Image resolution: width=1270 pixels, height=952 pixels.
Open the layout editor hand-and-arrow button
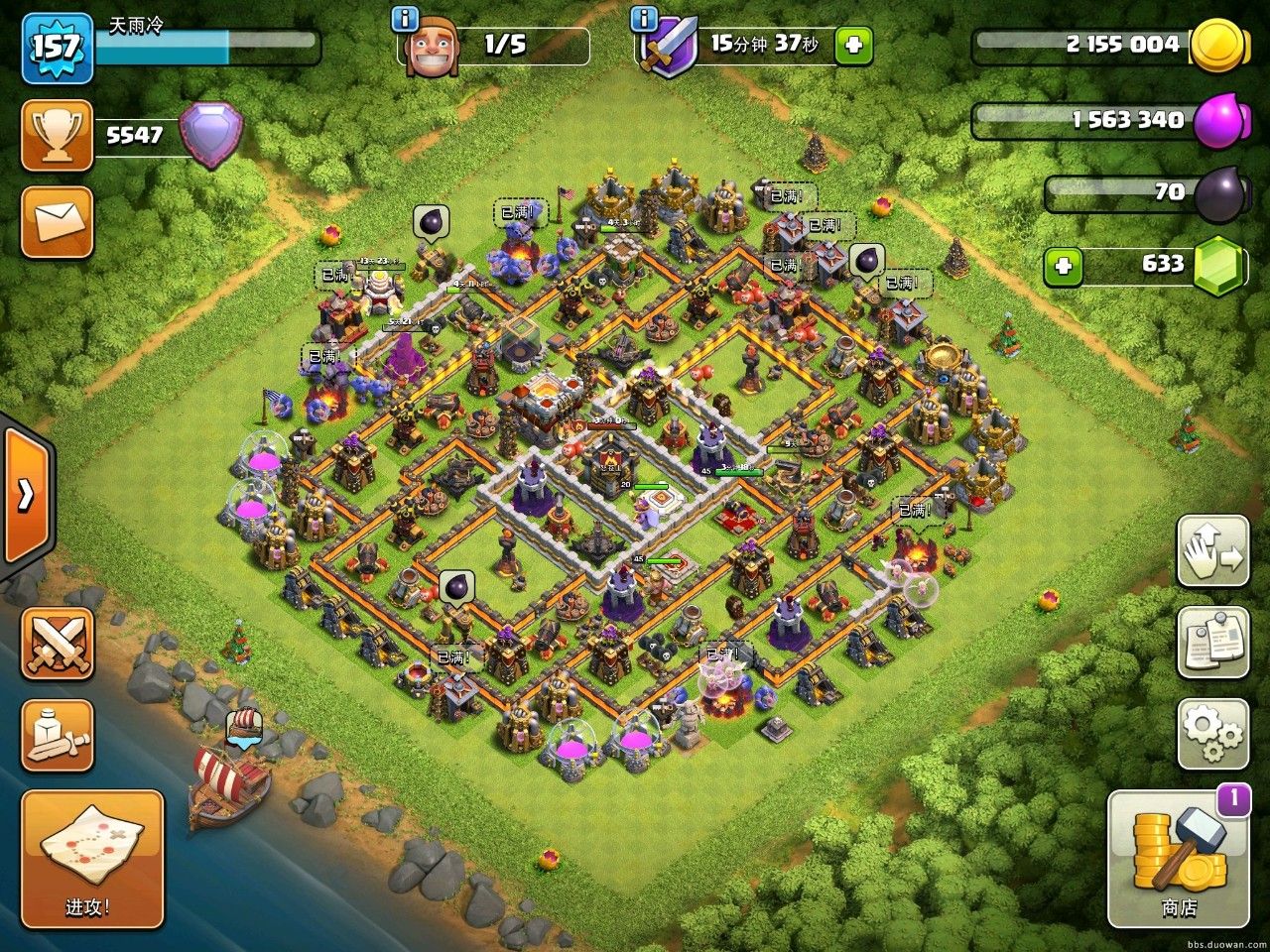(x=1212, y=551)
